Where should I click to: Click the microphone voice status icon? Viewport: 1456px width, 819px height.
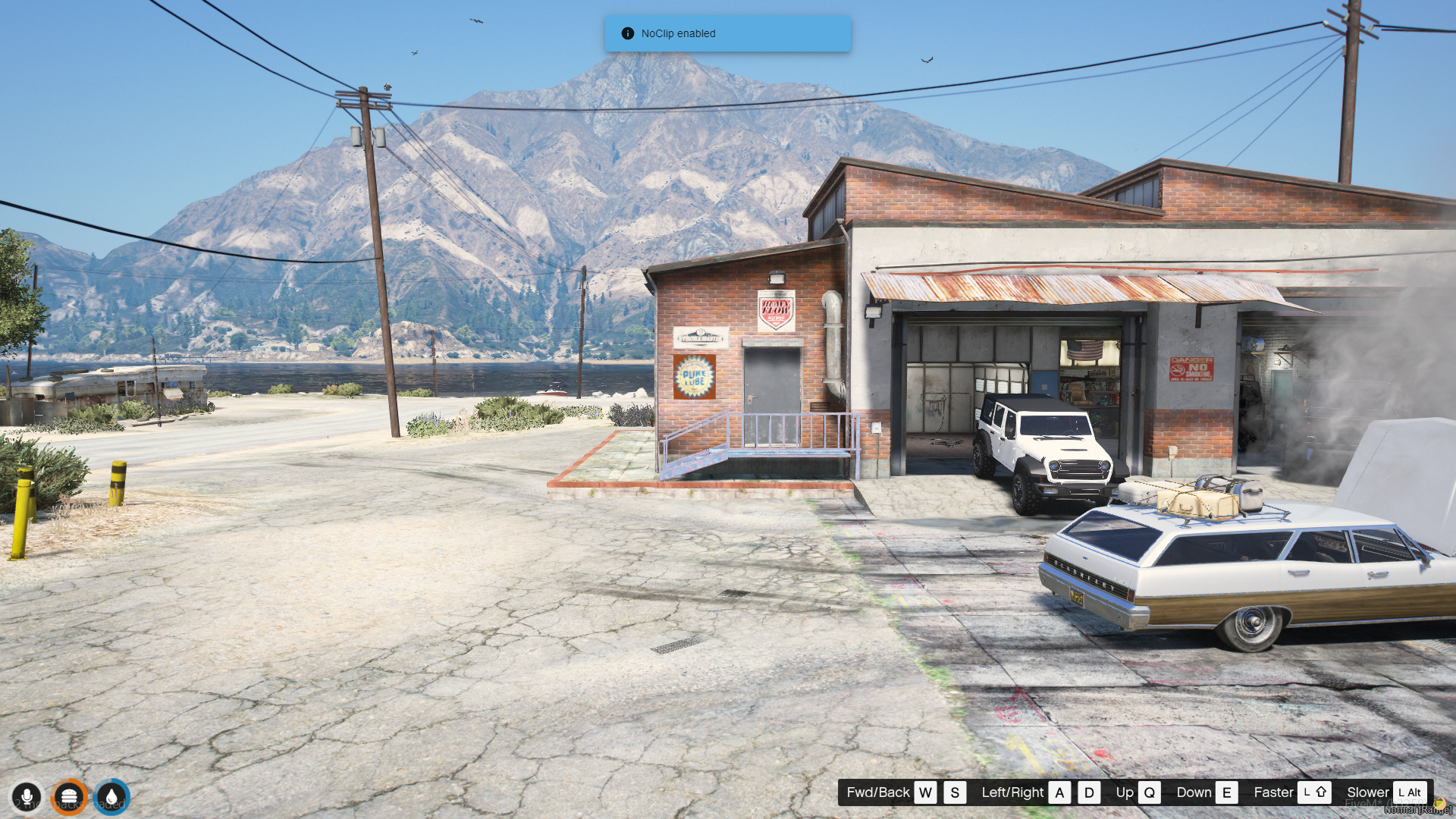[27, 797]
